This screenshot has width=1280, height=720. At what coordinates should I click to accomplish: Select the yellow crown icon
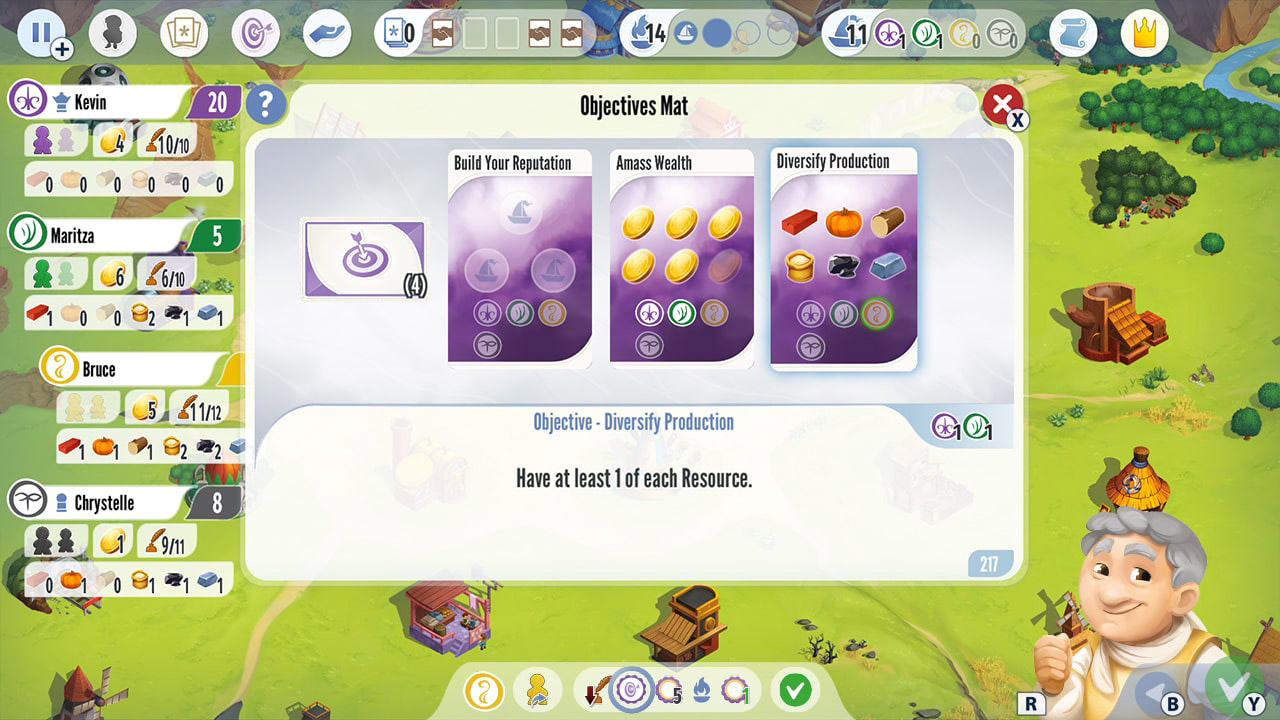click(x=1142, y=31)
